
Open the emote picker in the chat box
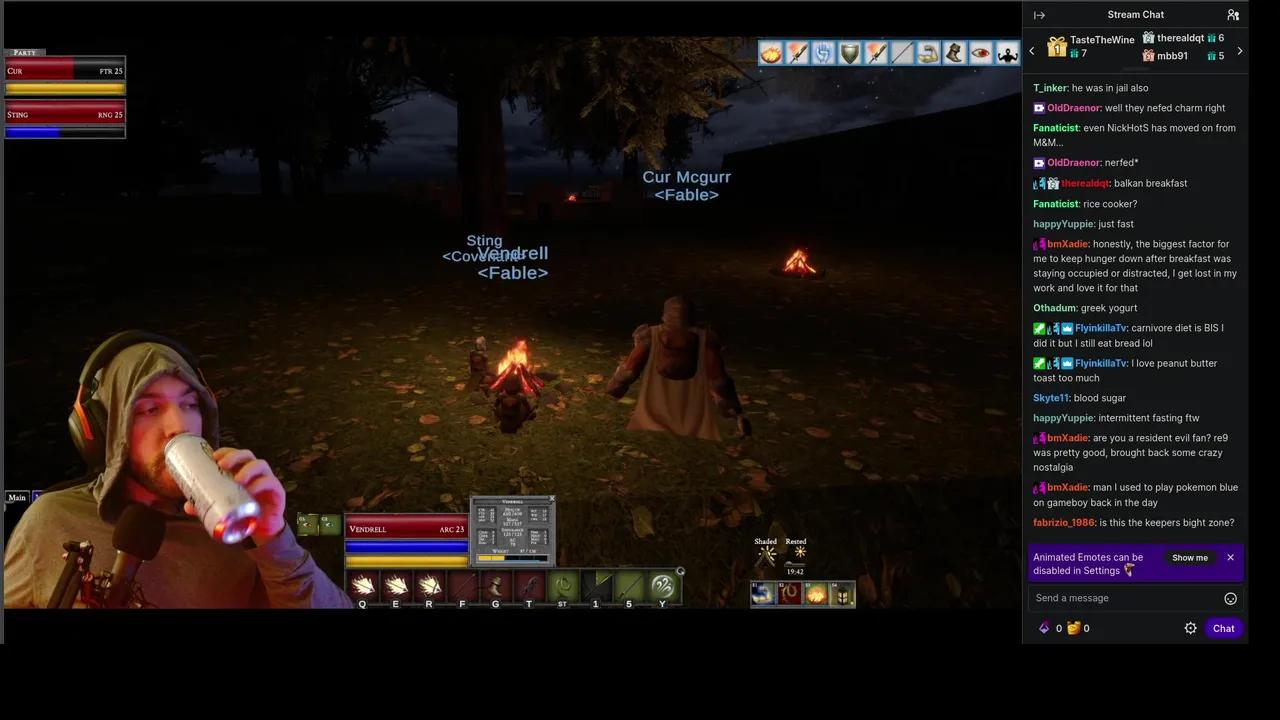[1230, 597]
